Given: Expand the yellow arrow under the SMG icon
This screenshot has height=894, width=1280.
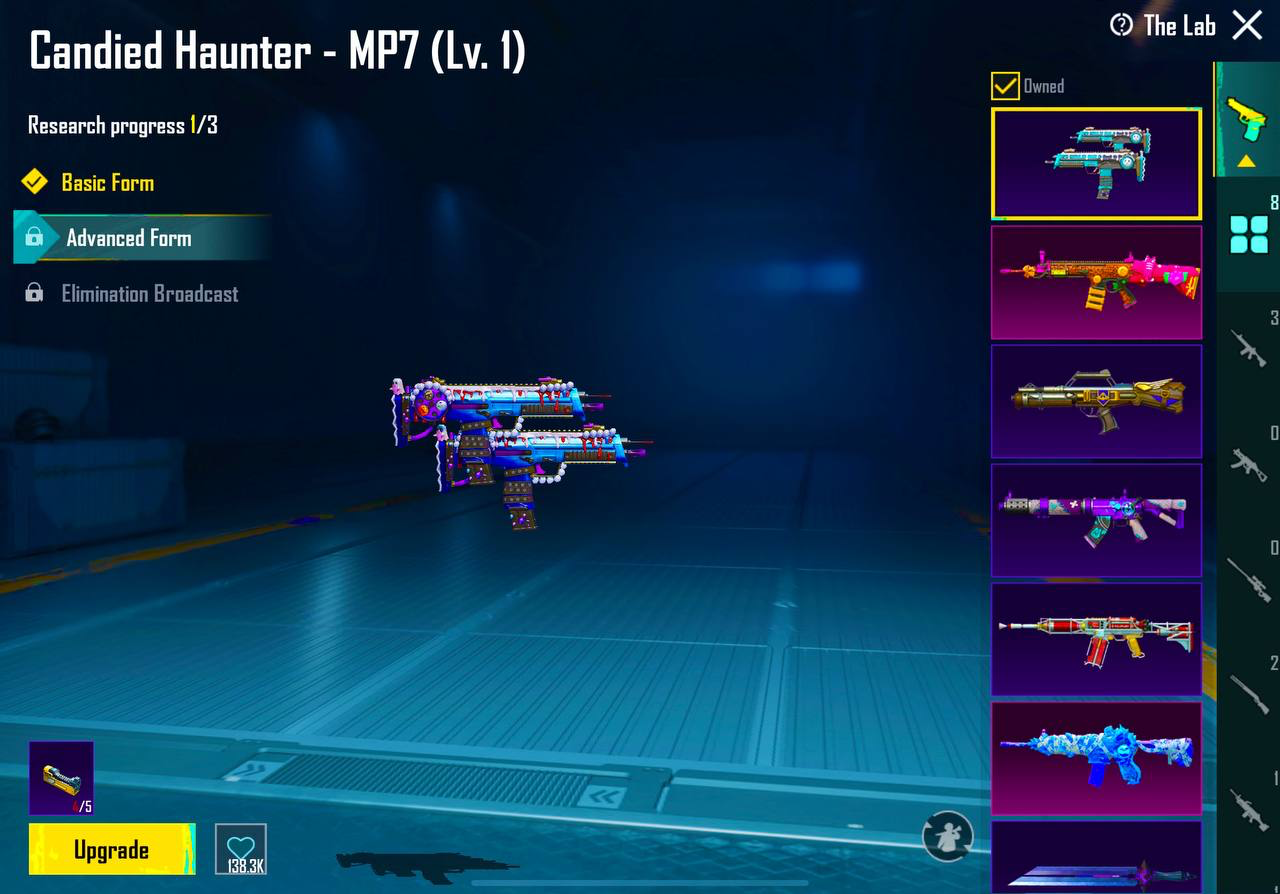Looking at the screenshot, I should tap(1247, 160).
